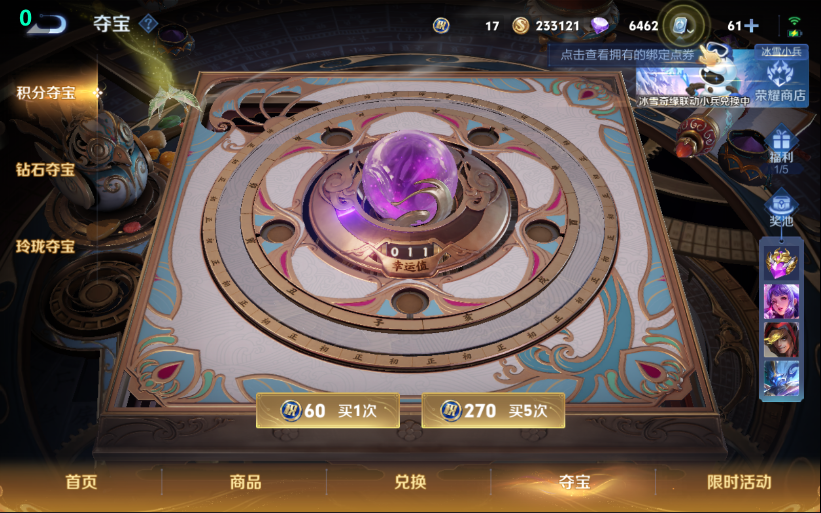The height and width of the screenshot is (513, 821).
Task: Open the 首页 home tab
Action: (x=81, y=482)
